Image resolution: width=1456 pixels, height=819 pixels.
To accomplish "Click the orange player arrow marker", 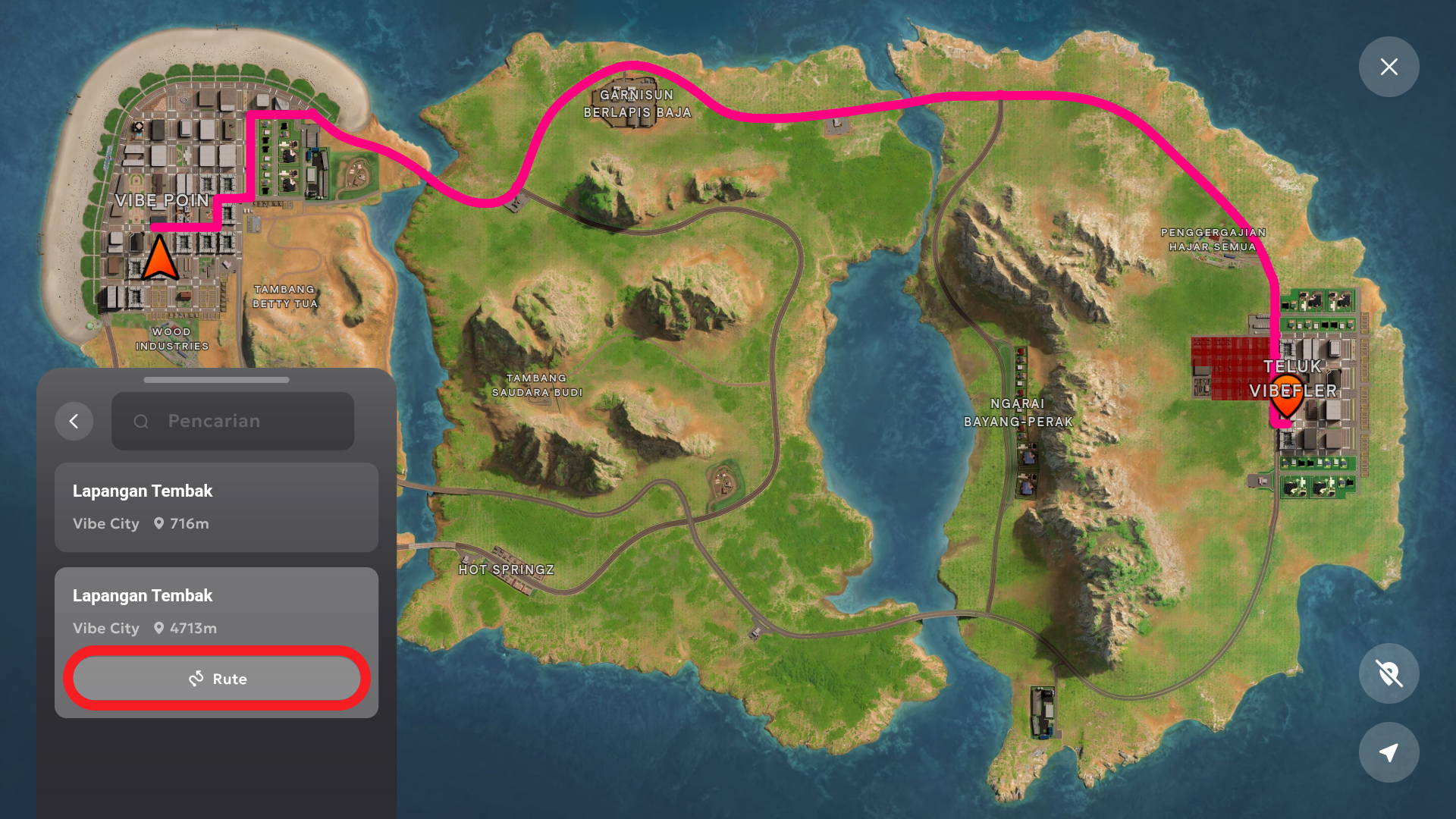I will pyautogui.click(x=159, y=259).
